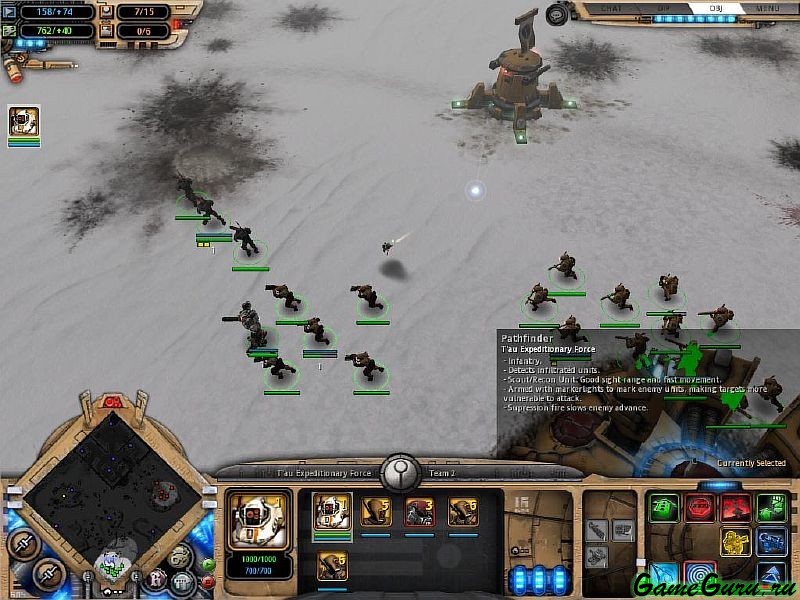The width and height of the screenshot is (800, 600).
Task: Select the white-armored commander squad icon below resources
Action: pyautogui.click(x=24, y=122)
